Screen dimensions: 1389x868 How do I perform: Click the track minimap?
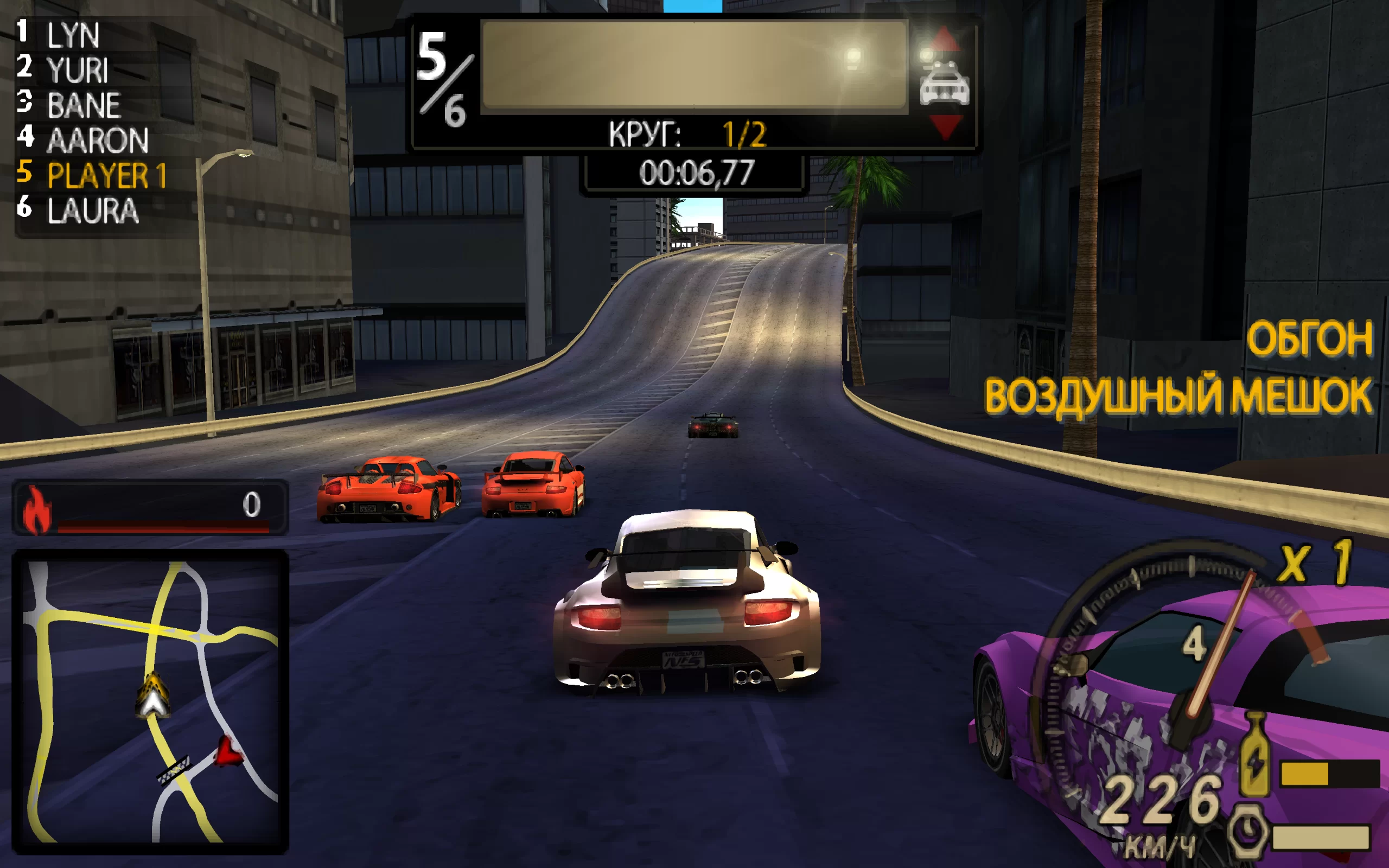coord(150,701)
